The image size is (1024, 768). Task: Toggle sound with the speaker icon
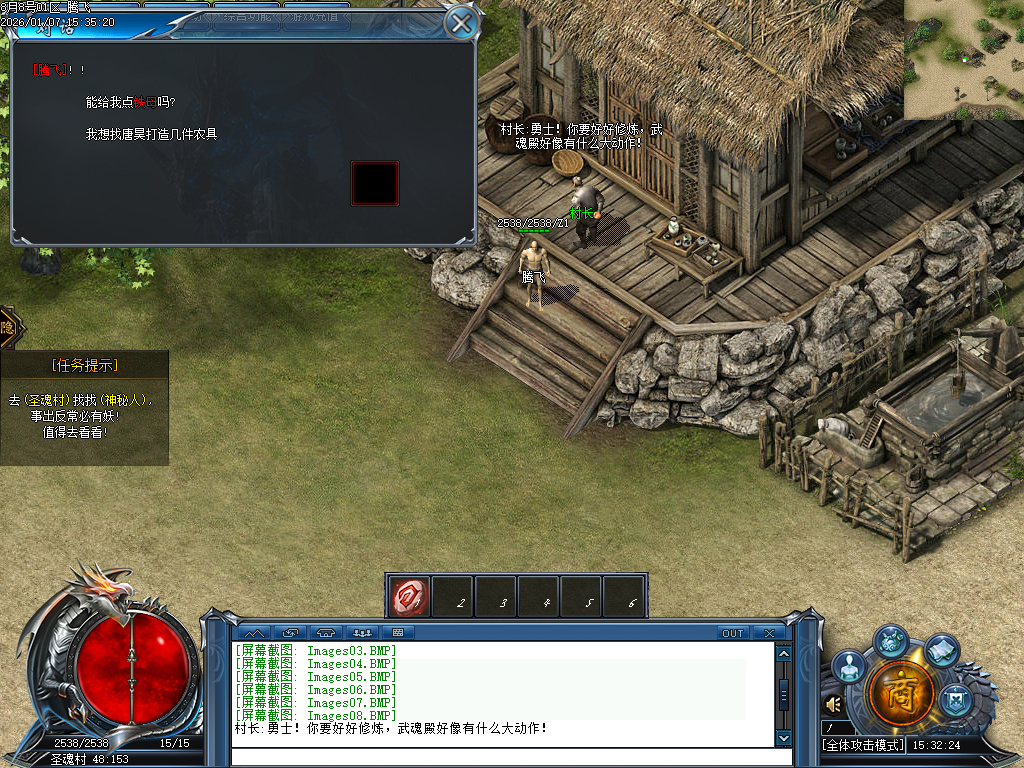832,705
